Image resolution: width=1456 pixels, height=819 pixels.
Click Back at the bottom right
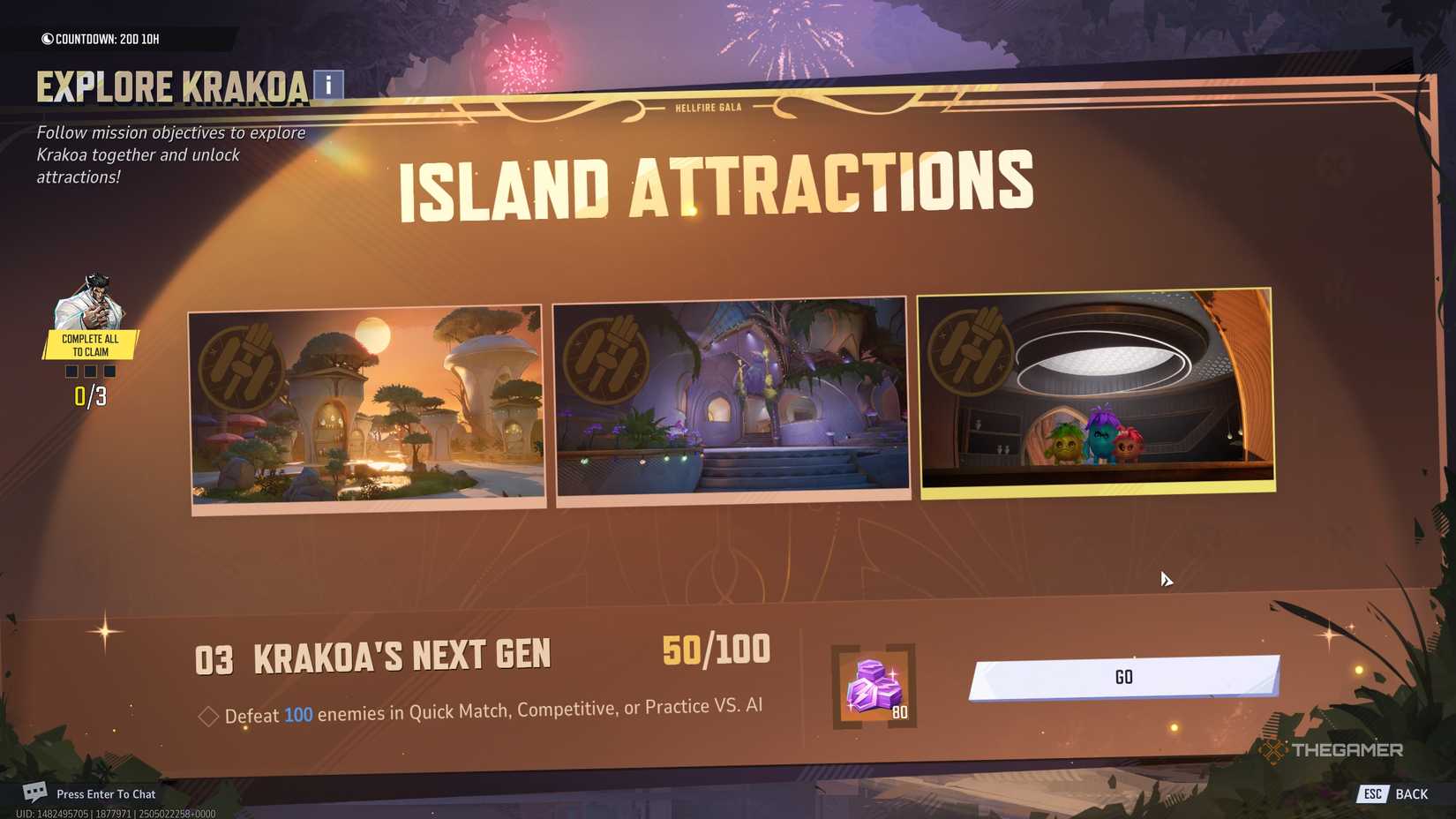[x=1412, y=793]
